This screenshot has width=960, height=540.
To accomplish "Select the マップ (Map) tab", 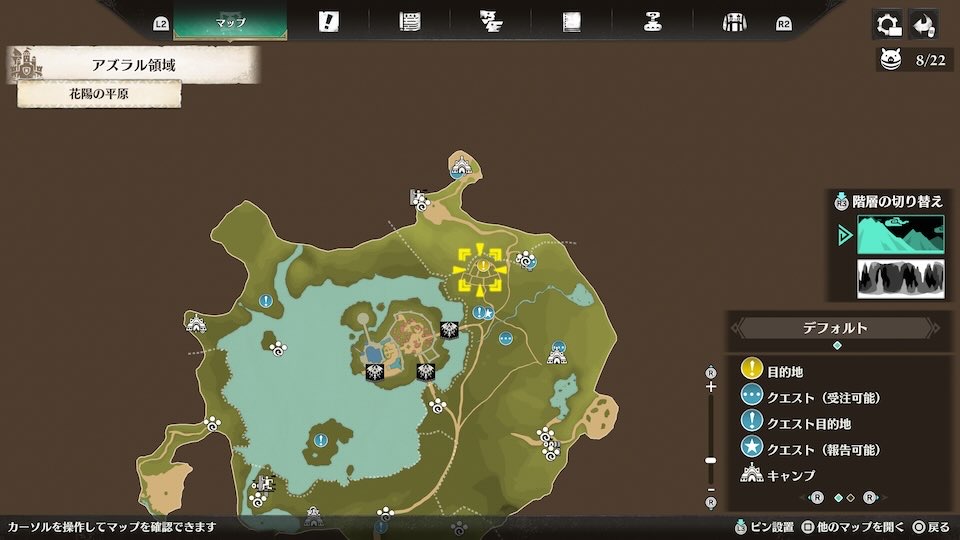I will (230, 22).
